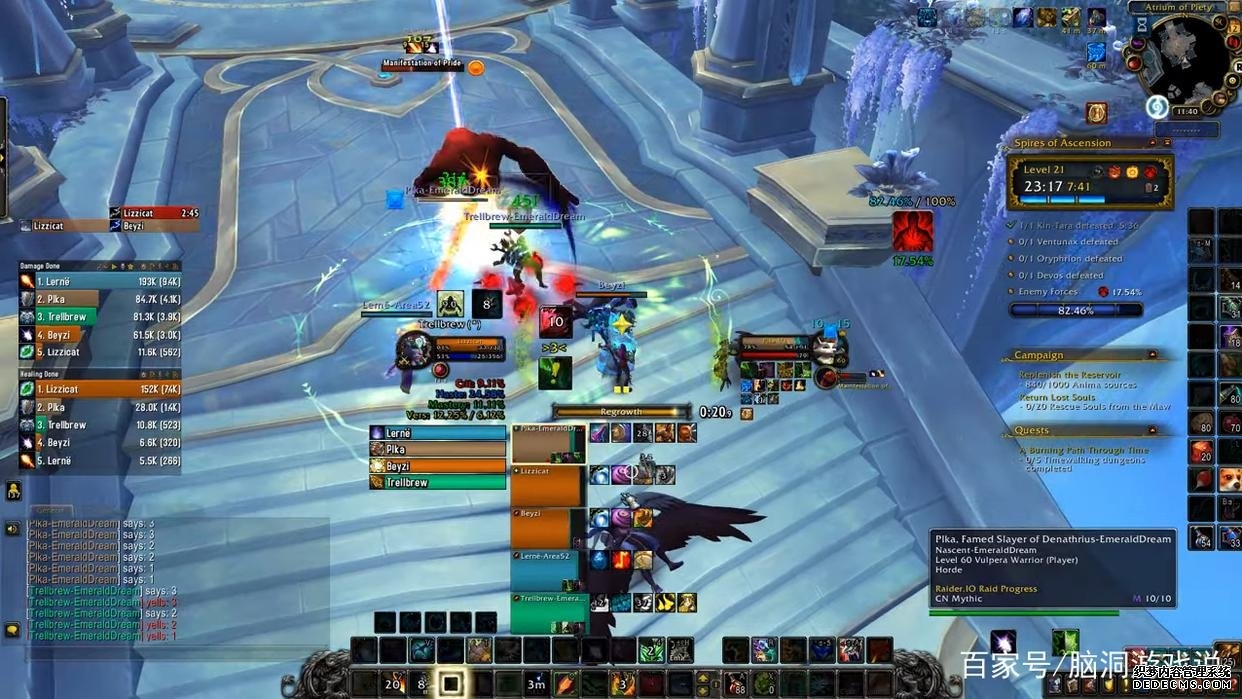The image size is (1242, 699).
Task: Open the General chat tab
Action: click(48, 510)
